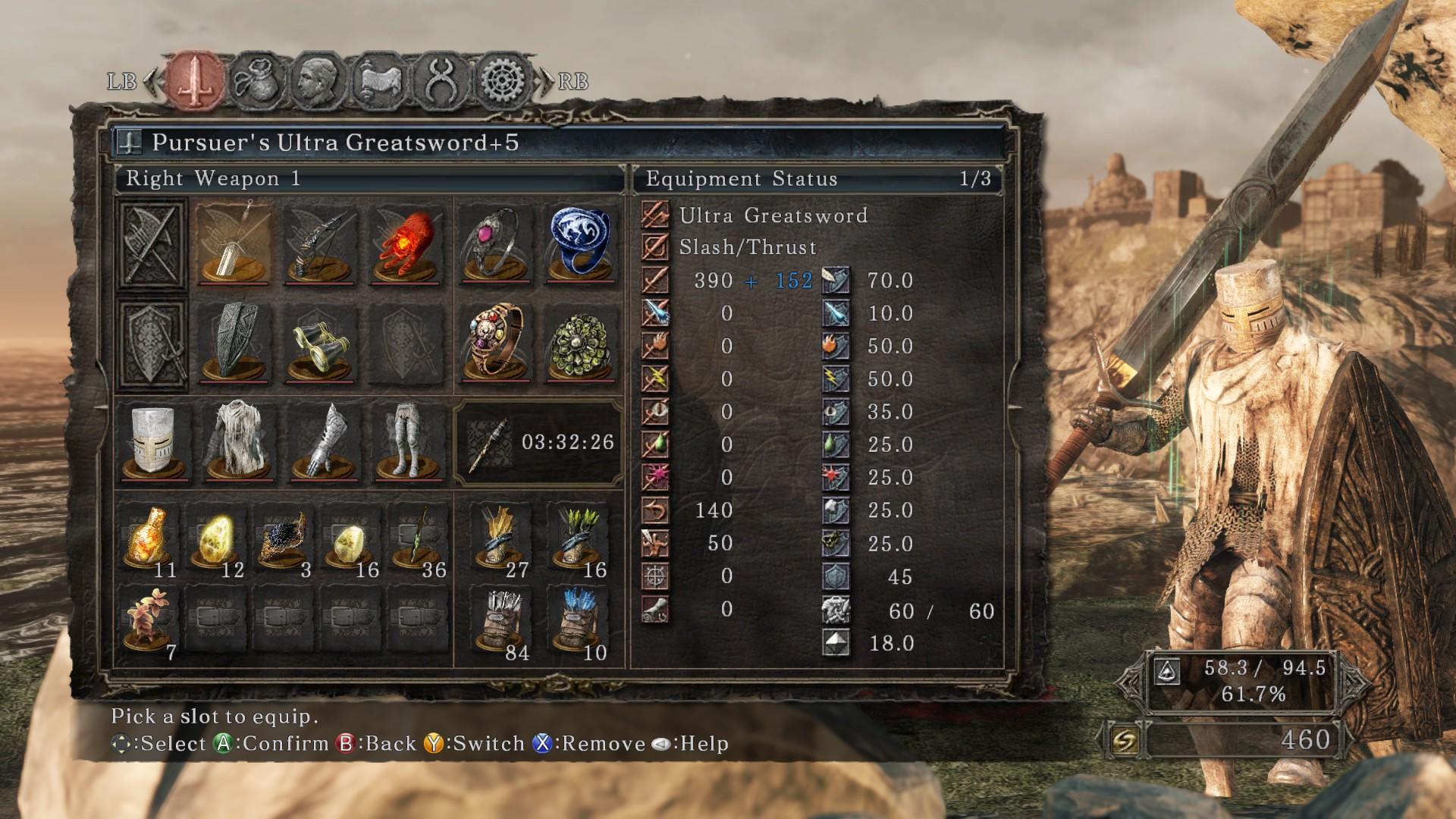Select the pink gem ring slot
This screenshot has width=1456, height=819.
496,244
